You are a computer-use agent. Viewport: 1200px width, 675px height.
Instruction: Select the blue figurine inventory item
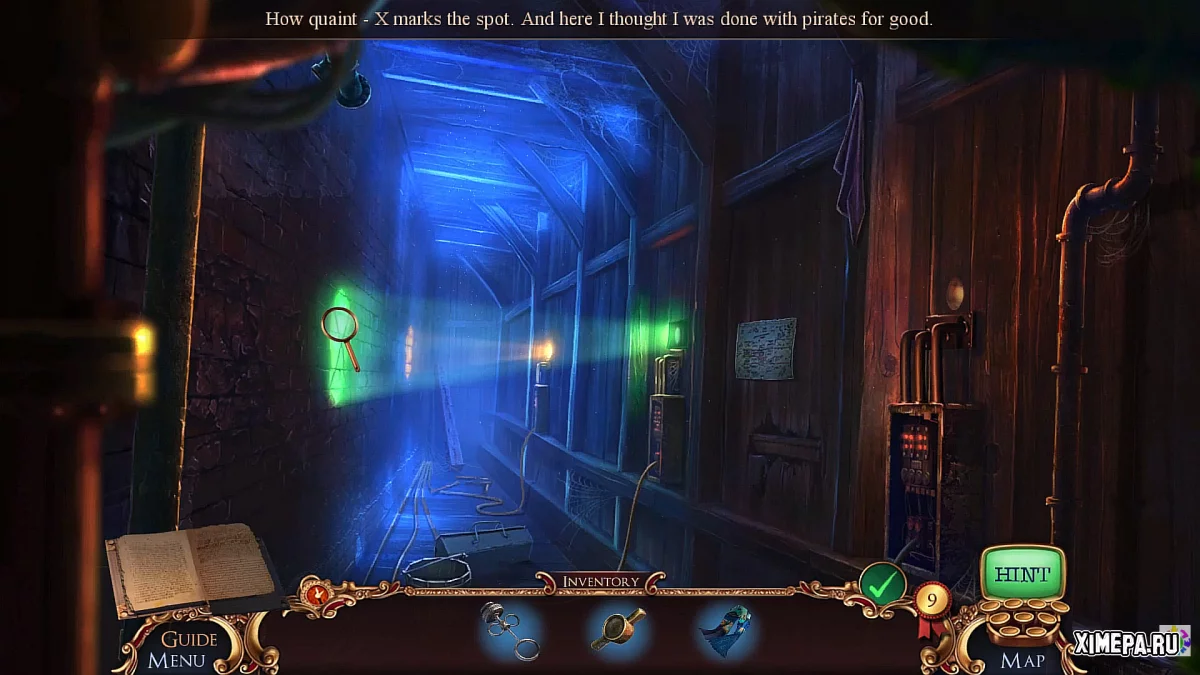pyautogui.click(x=726, y=630)
